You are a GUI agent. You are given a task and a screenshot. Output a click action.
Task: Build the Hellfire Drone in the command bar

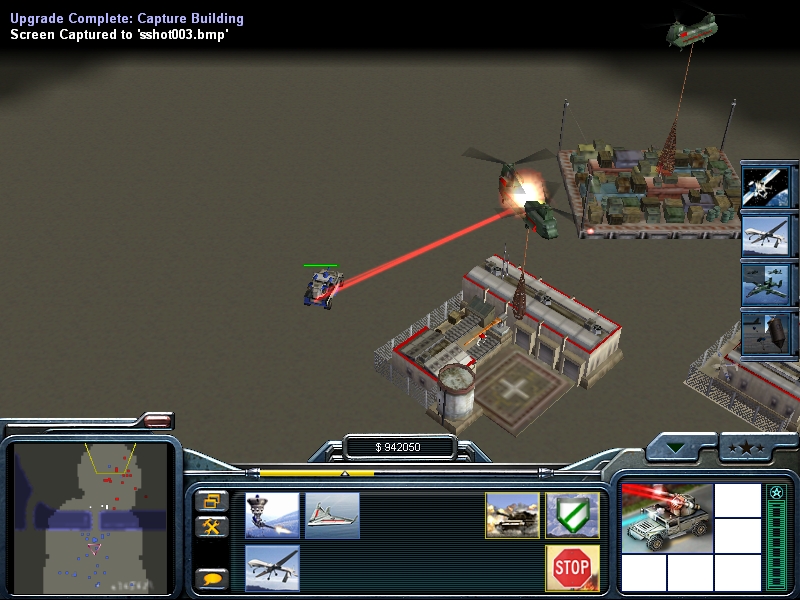point(272,568)
